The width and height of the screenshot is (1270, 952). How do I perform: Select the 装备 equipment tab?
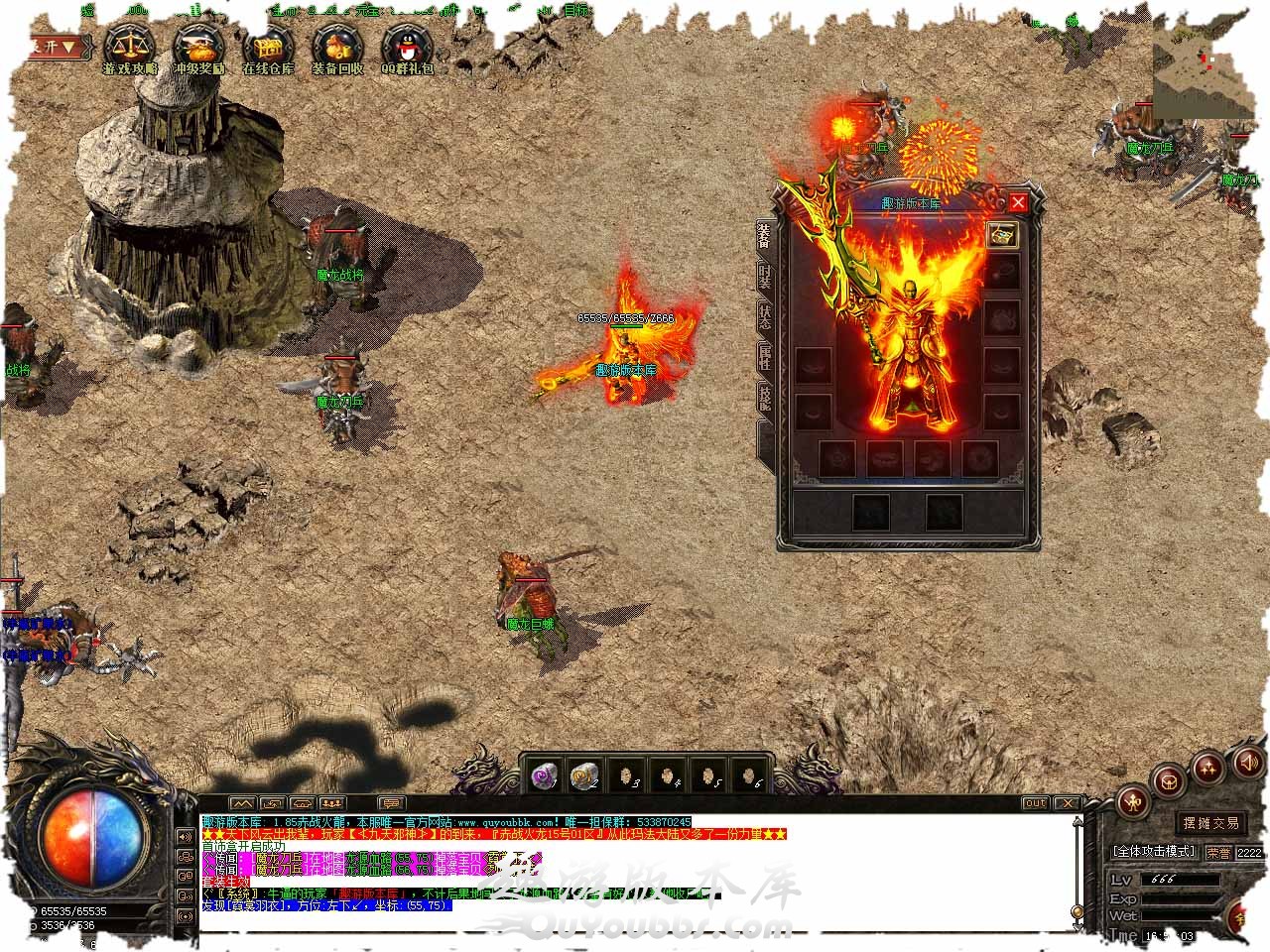[x=765, y=238]
